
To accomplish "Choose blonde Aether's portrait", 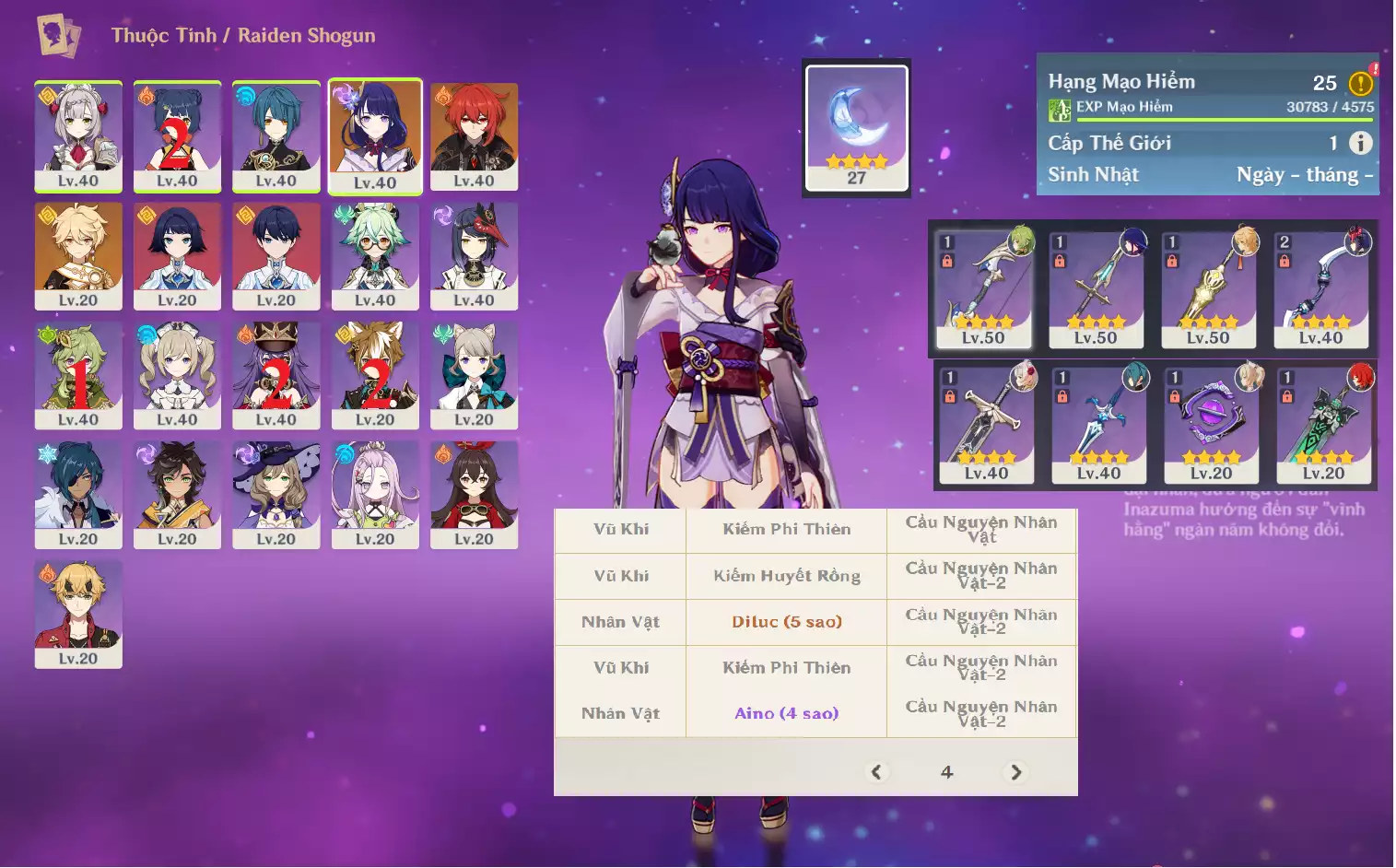I will (78, 255).
